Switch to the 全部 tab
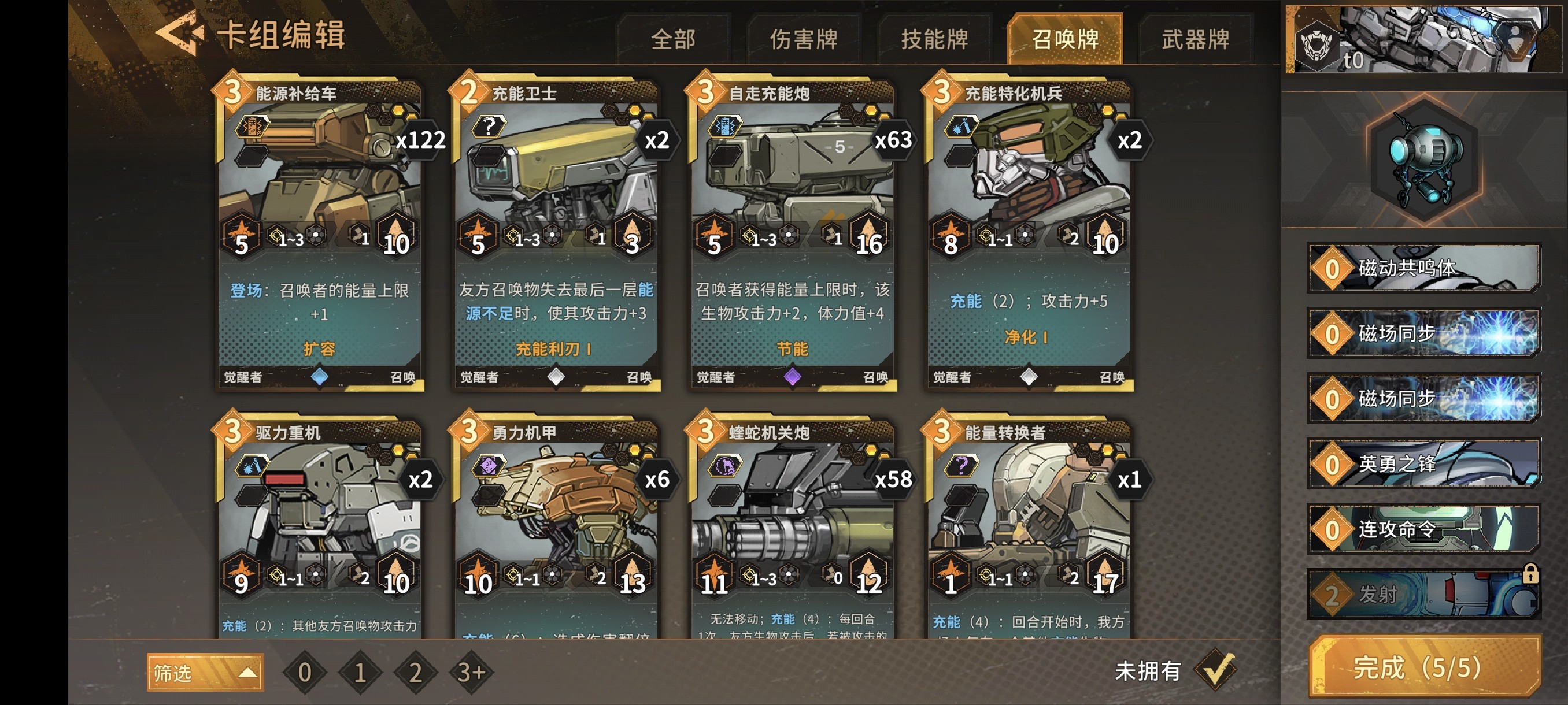This screenshot has height=705, width=1568. point(672,39)
